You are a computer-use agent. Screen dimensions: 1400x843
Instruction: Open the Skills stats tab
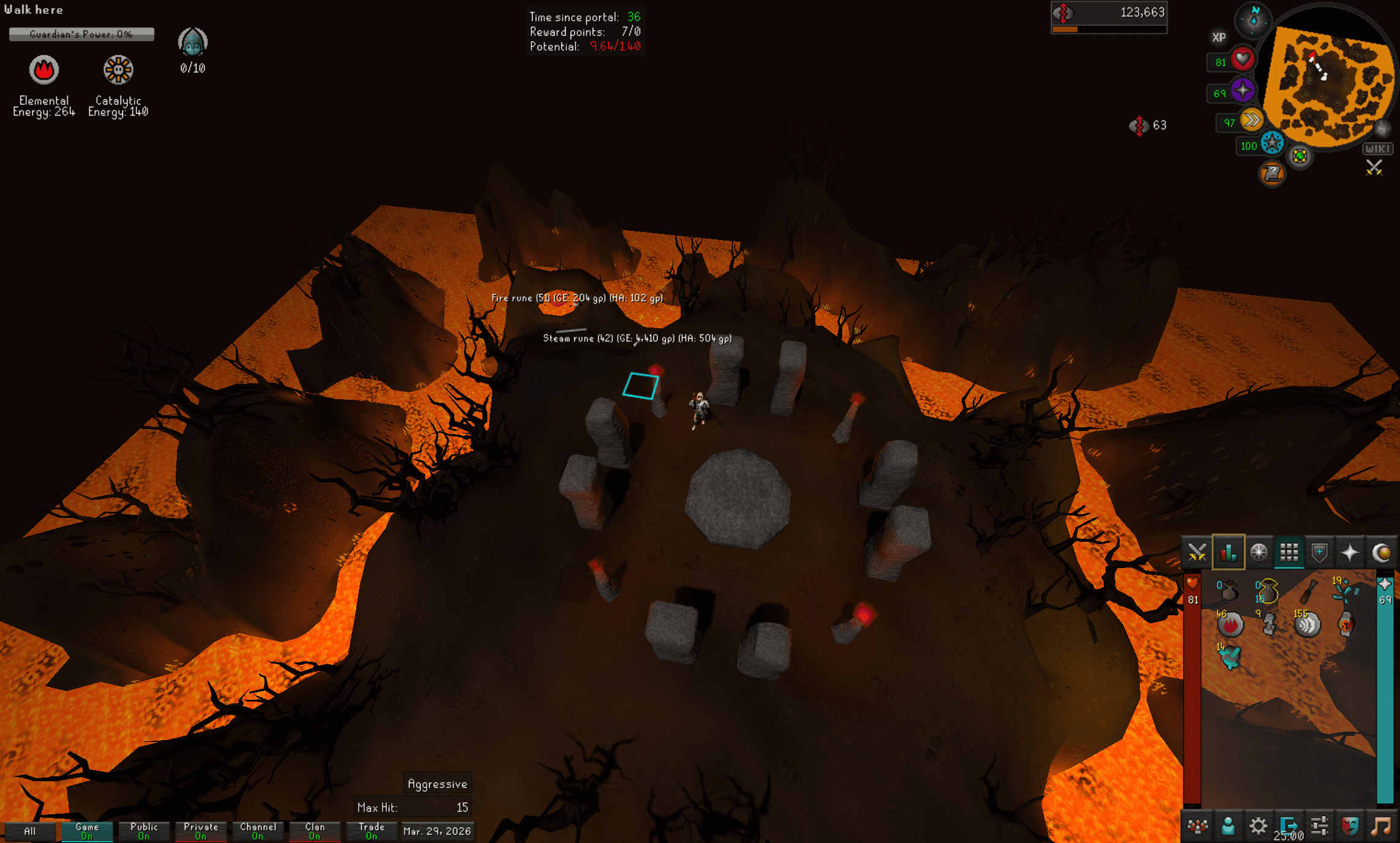point(1228,553)
